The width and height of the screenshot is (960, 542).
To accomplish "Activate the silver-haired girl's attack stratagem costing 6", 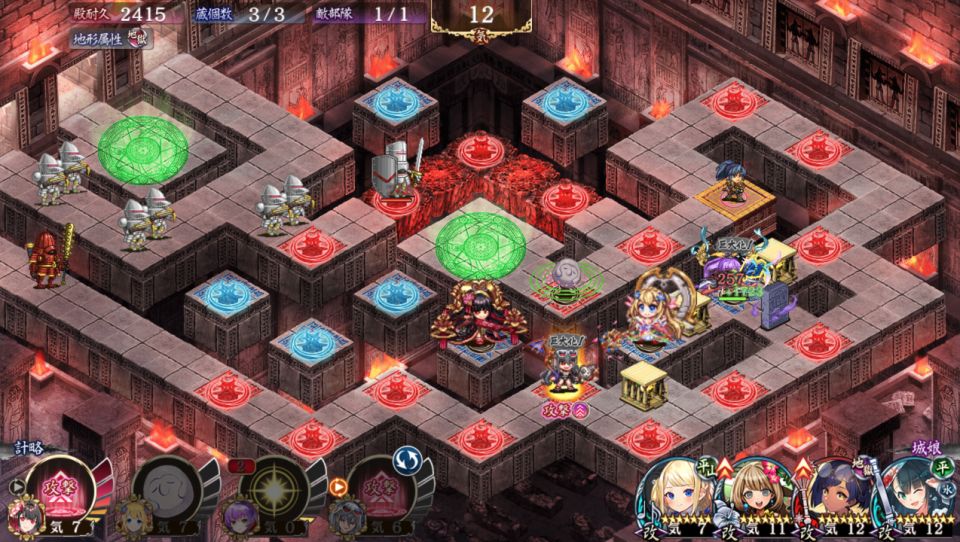I will point(377,490).
